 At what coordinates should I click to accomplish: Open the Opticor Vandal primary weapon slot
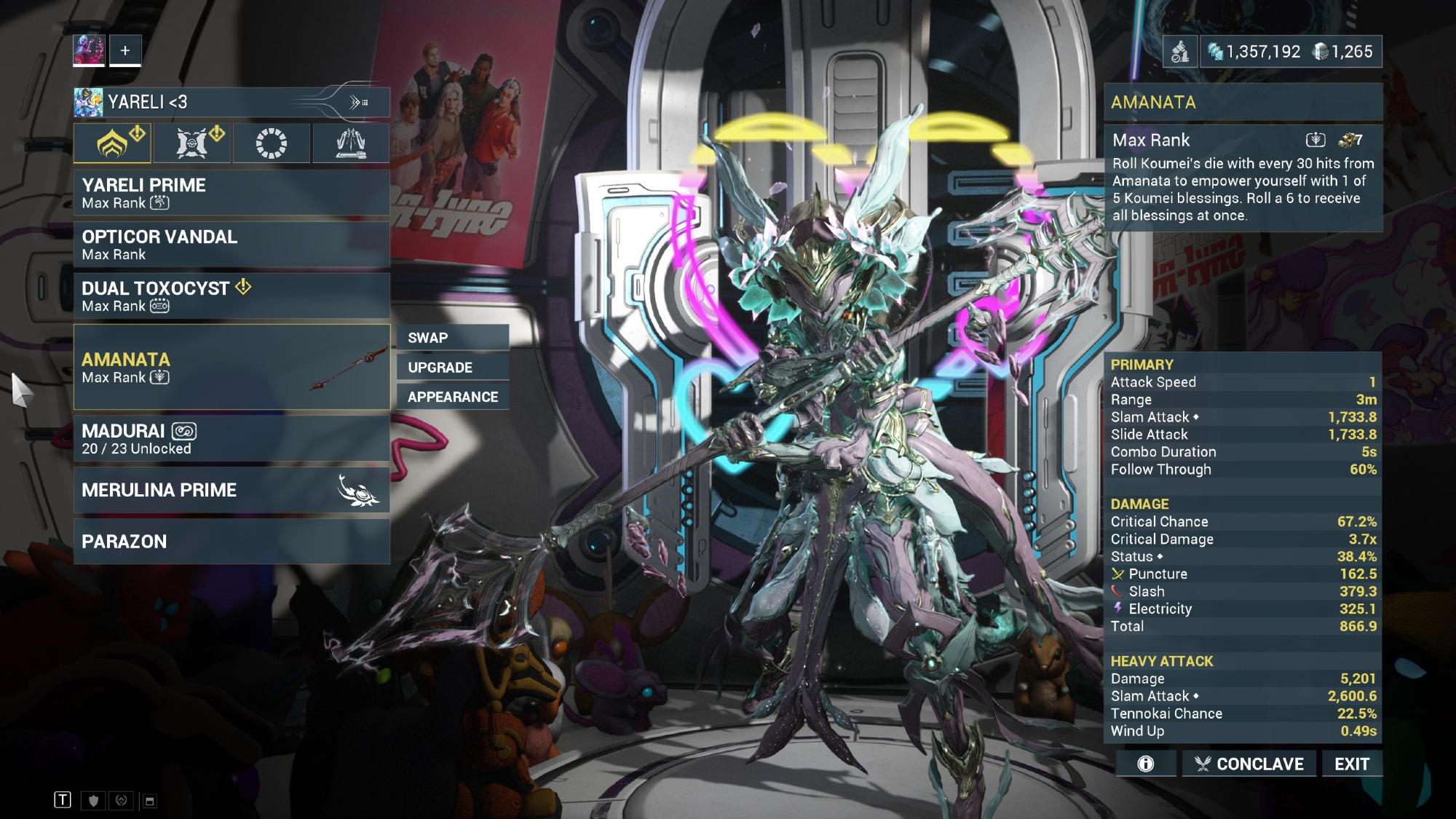(x=232, y=245)
